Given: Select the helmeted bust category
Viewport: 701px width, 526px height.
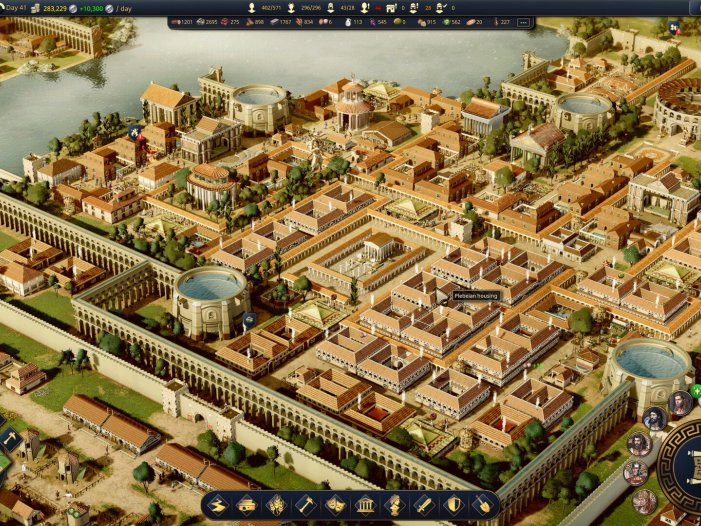Looking at the screenshot, I should pos(395,505).
